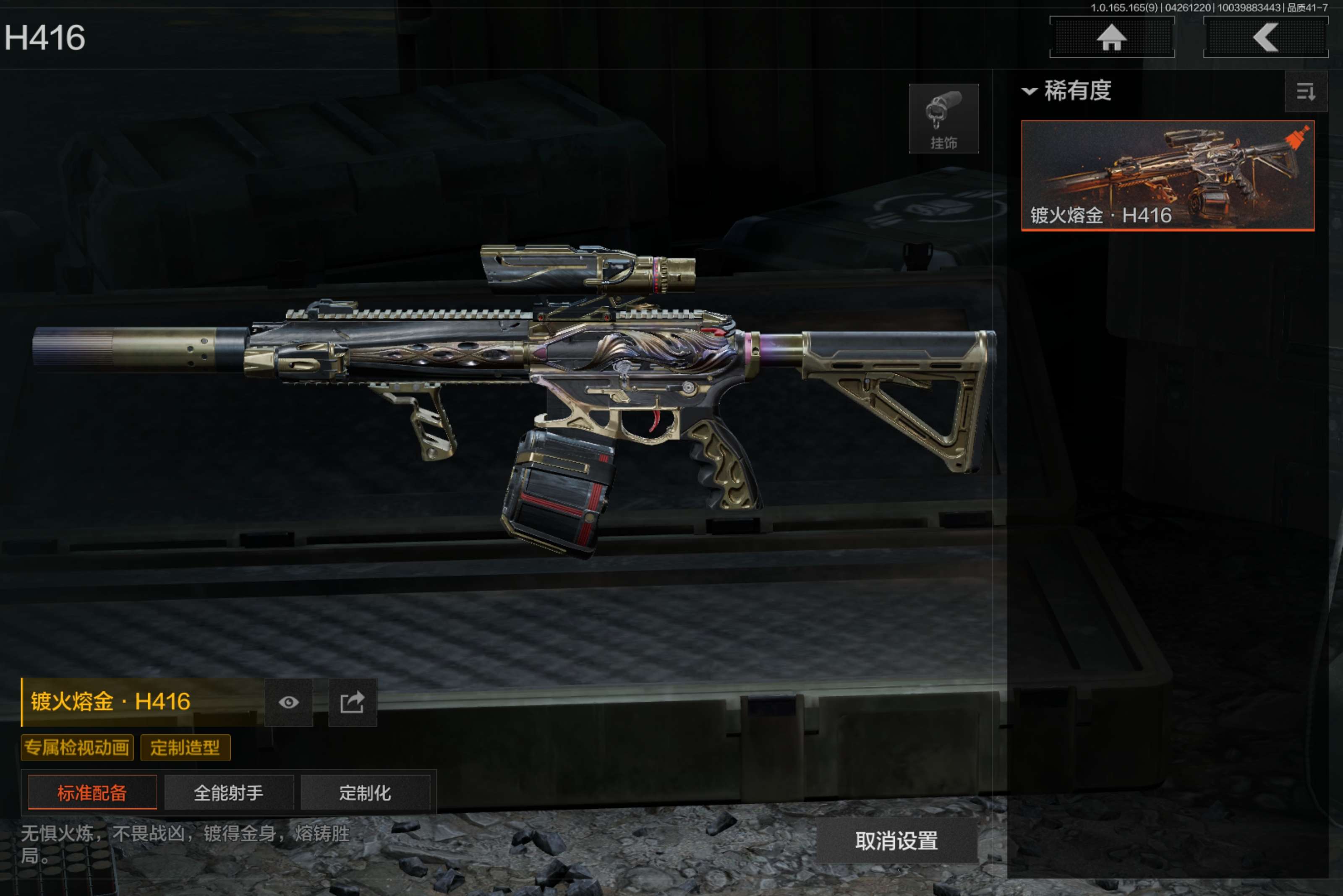Switch to the 标准配备 tab

[x=92, y=792]
